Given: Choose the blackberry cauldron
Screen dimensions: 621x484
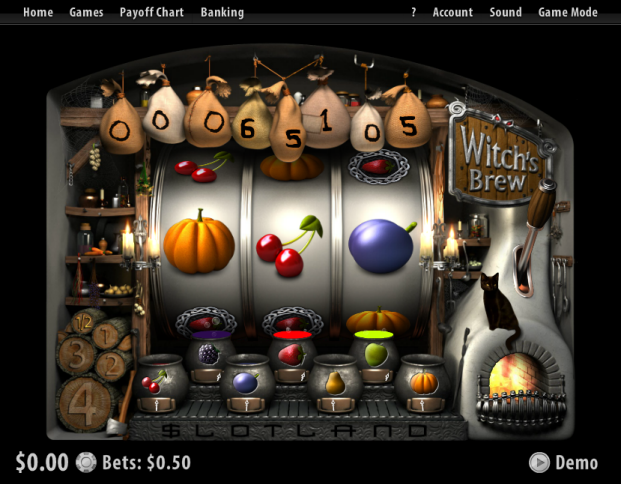Looking at the screenshot, I should point(209,357).
